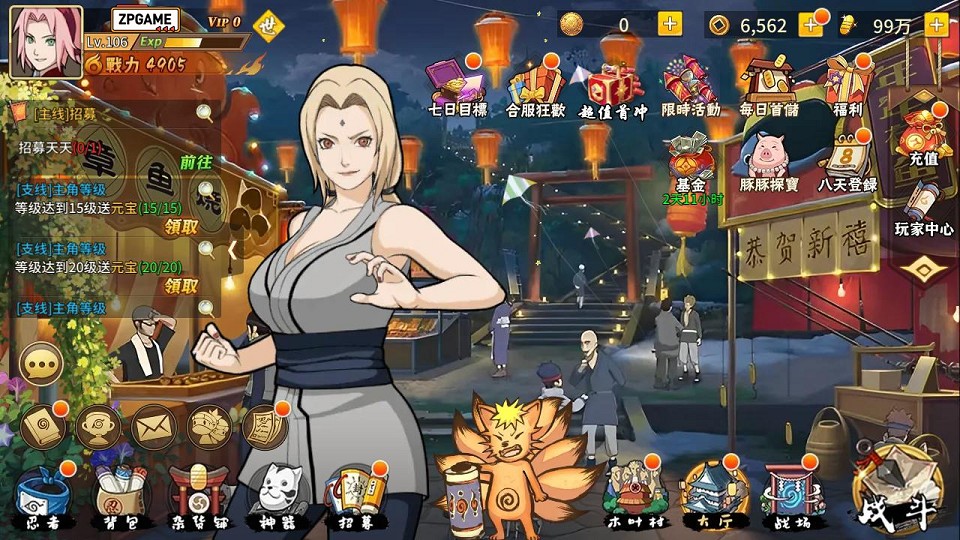The width and height of the screenshot is (960, 540).
Task: Enter the 杂货铺 shop
Action: tap(194, 494)
